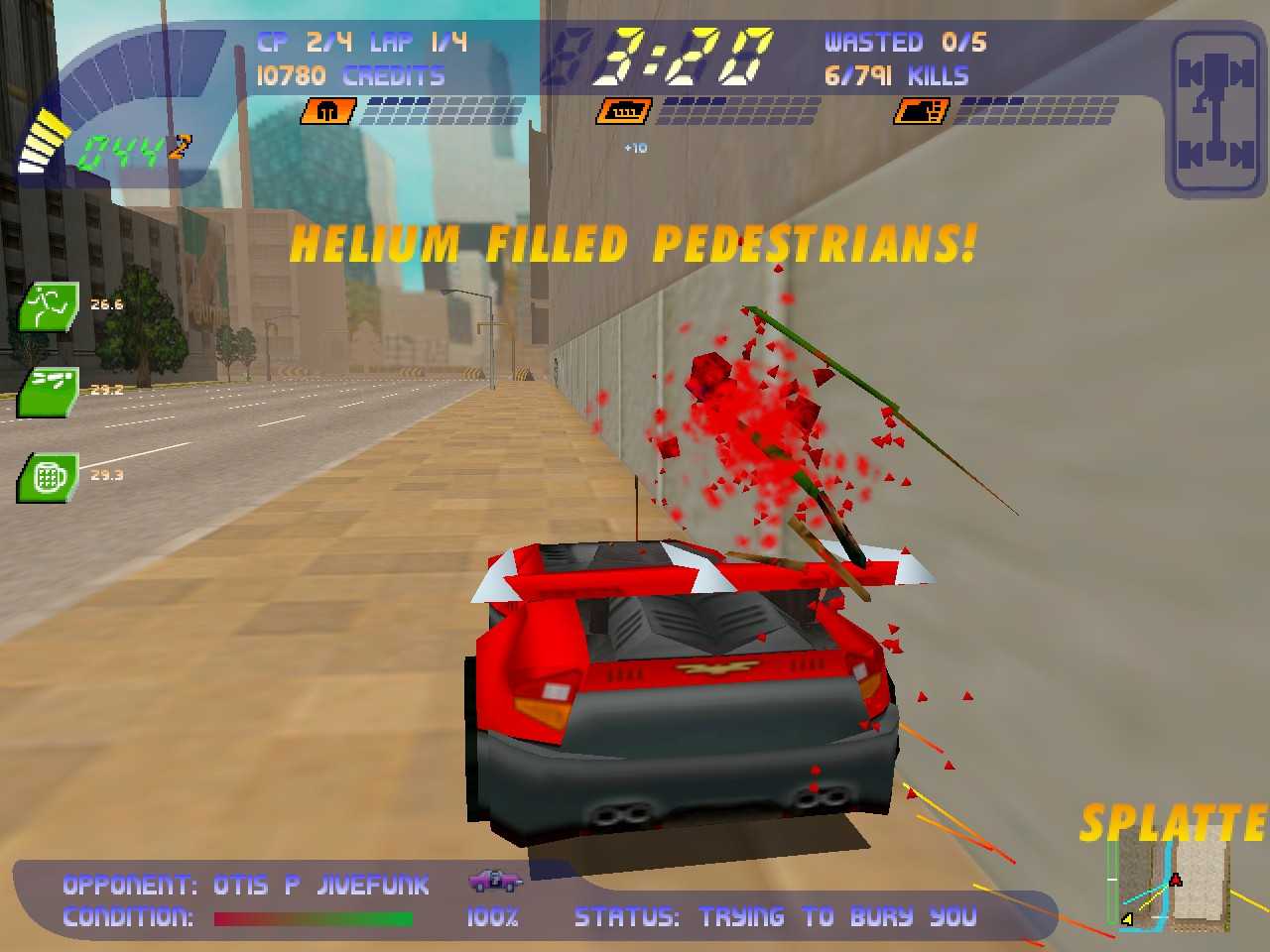This screenshot has width=1270, height=952.
Task: Expand the OPPONENT info panel
Action: pos(246,885)
